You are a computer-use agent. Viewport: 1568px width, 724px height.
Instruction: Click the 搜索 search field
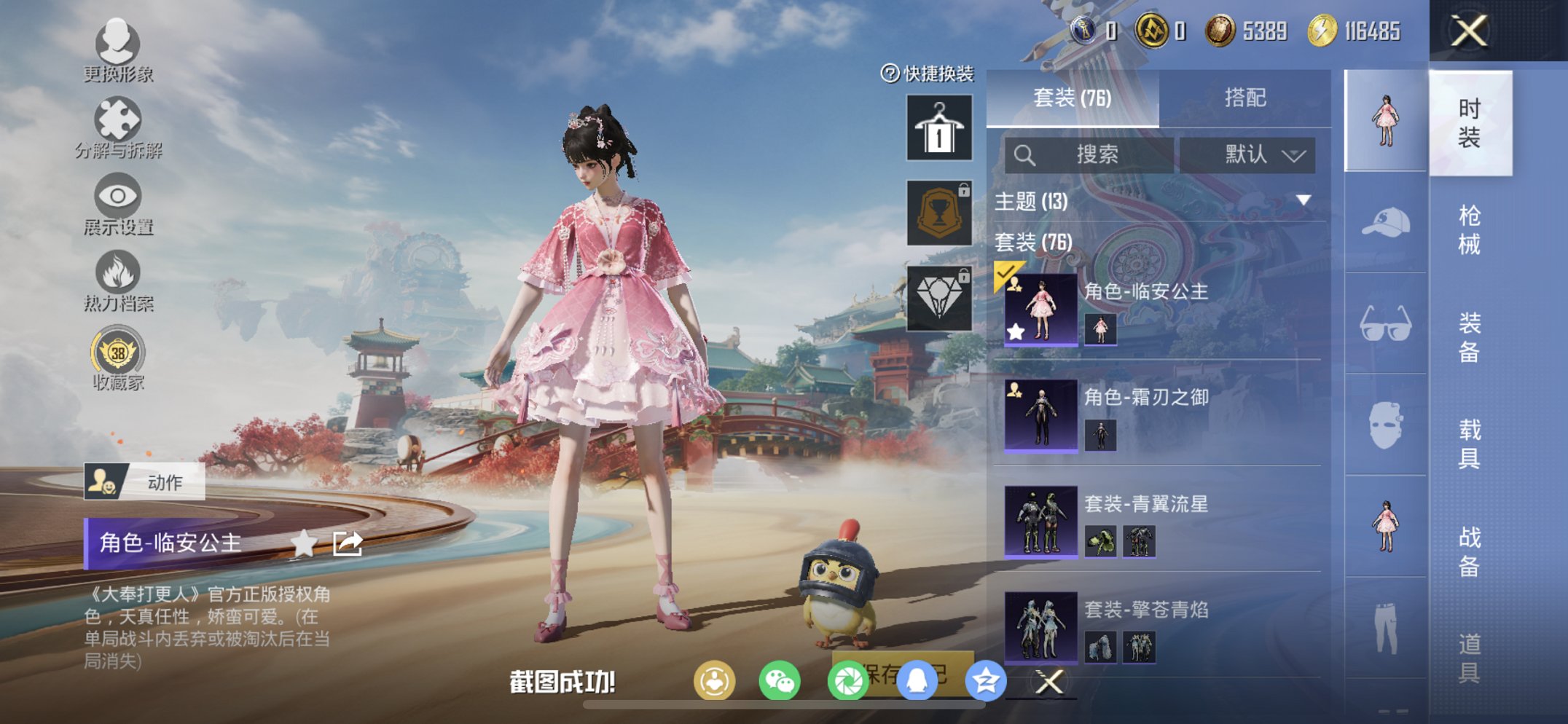(x=1093, y=154)
